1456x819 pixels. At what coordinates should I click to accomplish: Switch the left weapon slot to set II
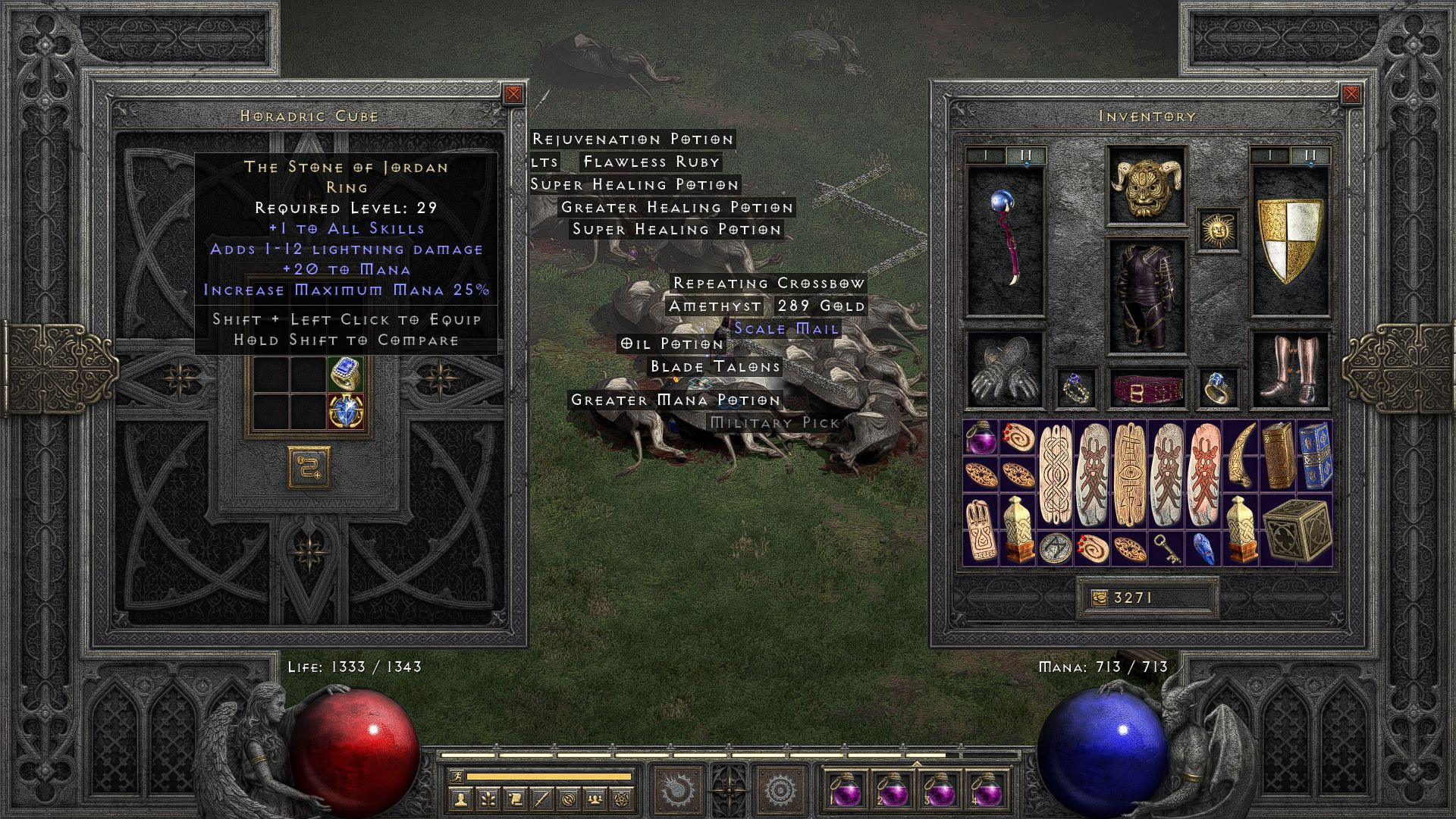point(1025,155)
